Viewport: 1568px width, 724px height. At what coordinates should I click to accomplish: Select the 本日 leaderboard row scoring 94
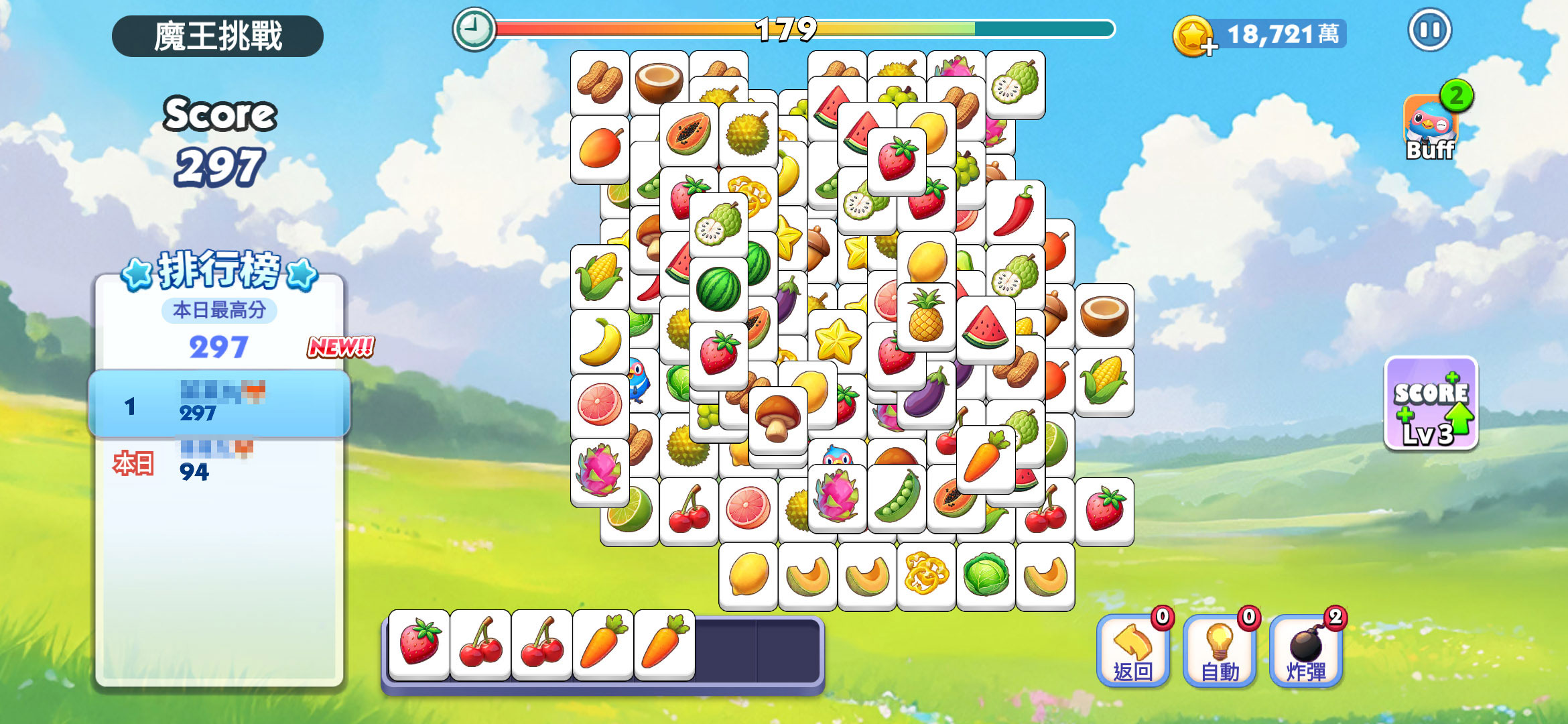(x=219, y=464)
